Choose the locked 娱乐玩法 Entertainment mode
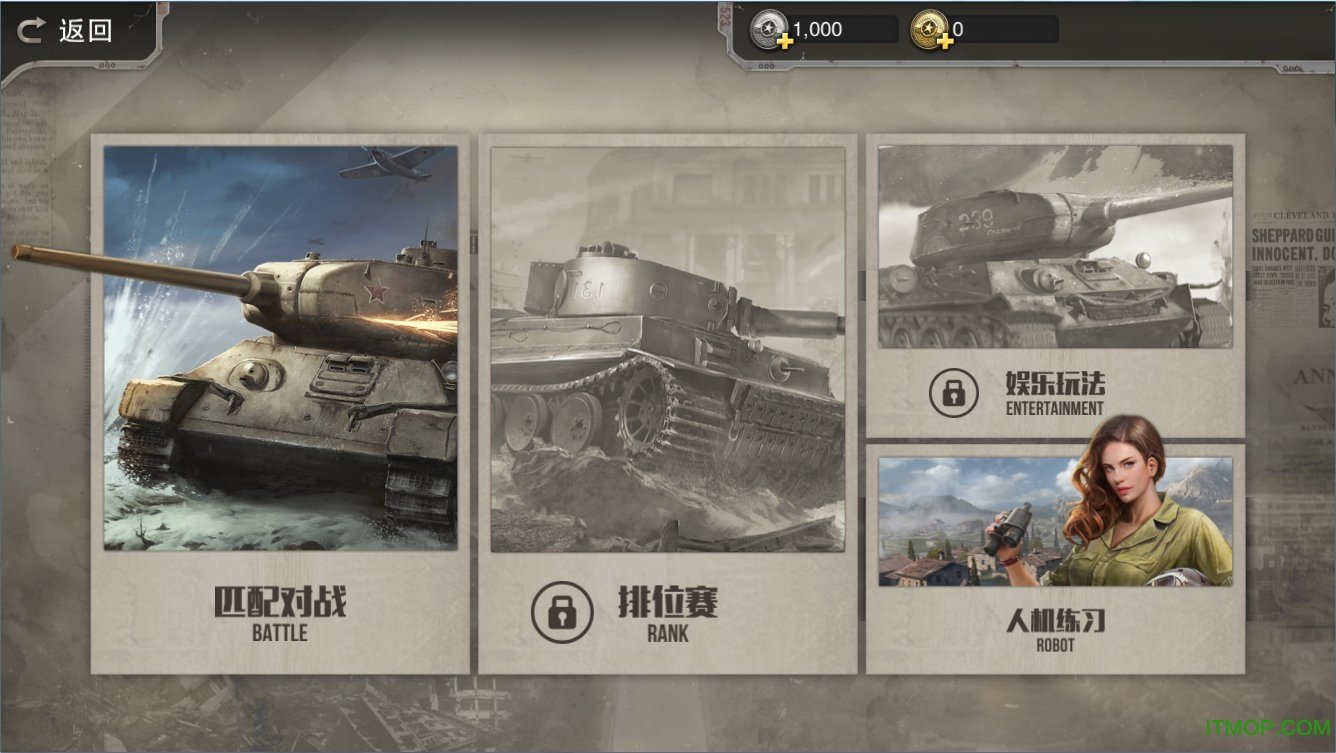 click(x=1055, y=285)
